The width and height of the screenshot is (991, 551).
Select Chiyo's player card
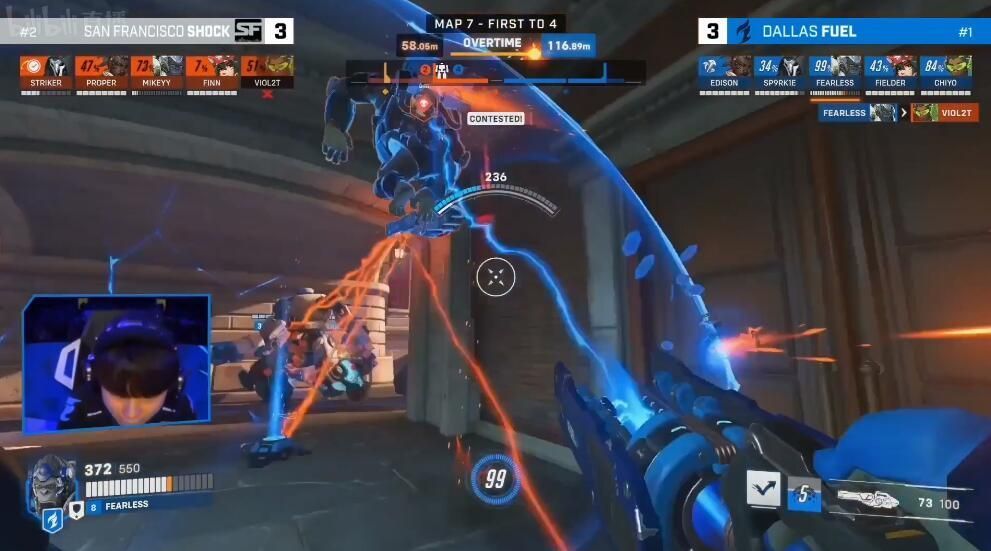[944, 70]
